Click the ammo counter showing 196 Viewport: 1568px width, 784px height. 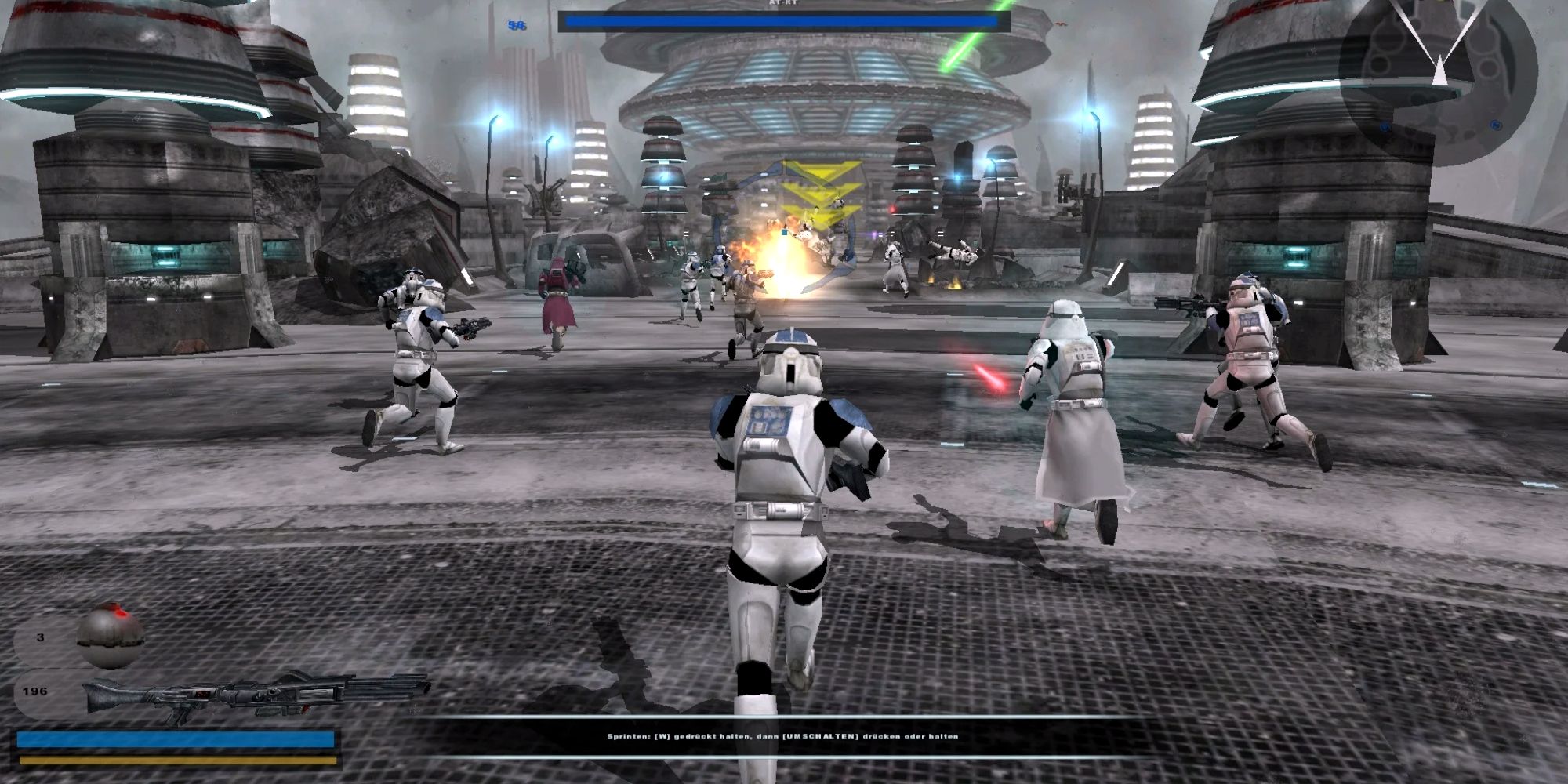35,691
